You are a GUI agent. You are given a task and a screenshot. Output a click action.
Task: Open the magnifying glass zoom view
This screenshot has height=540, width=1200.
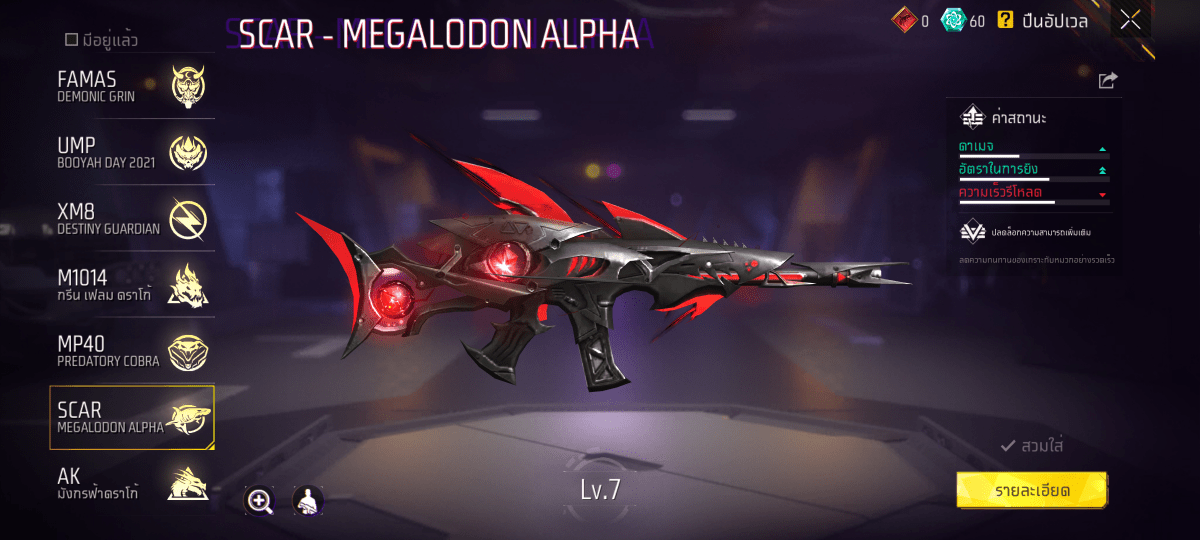260,501
